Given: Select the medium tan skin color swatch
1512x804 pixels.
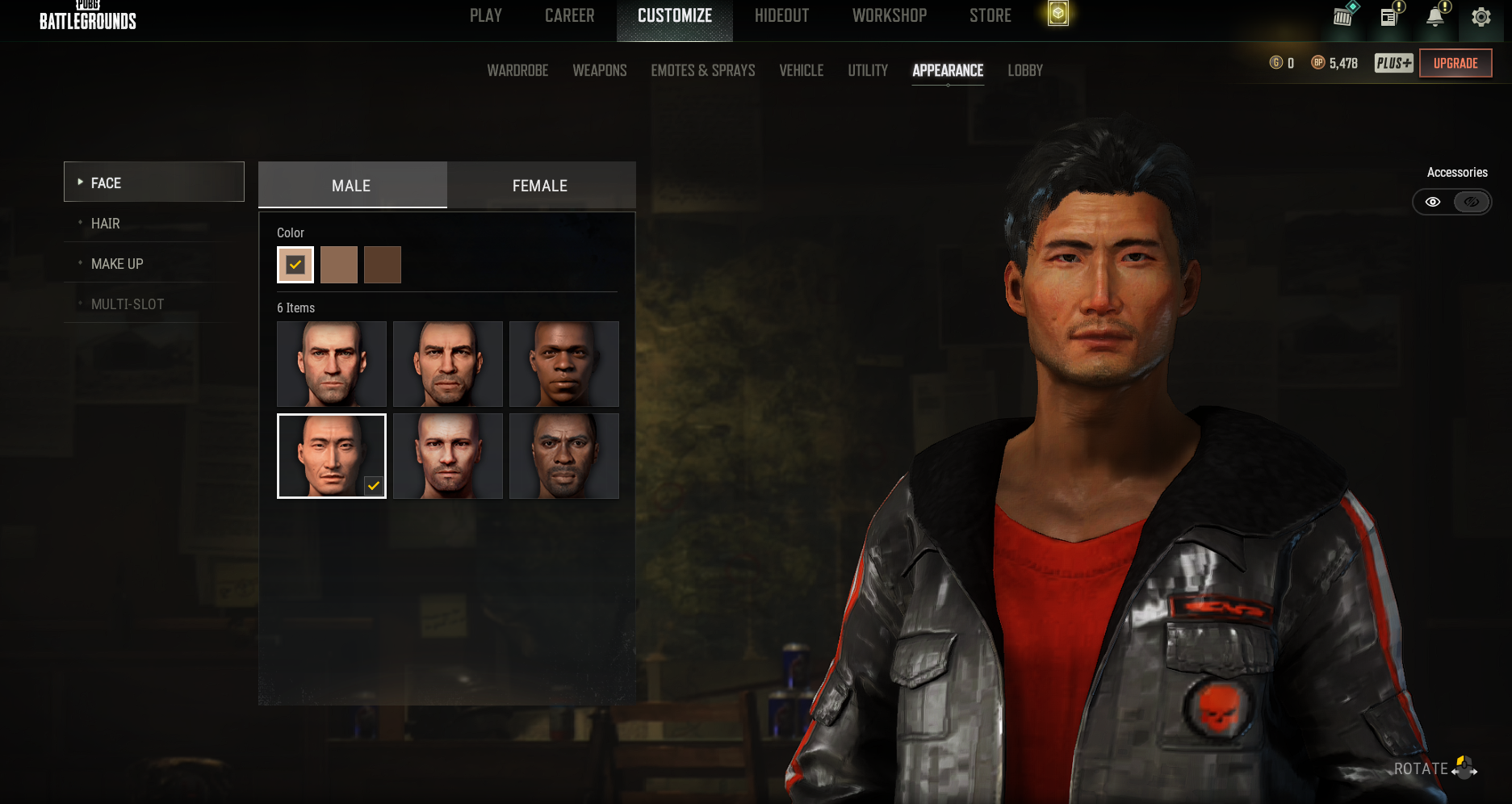Looking at the screenshot, I should point(339,265).
